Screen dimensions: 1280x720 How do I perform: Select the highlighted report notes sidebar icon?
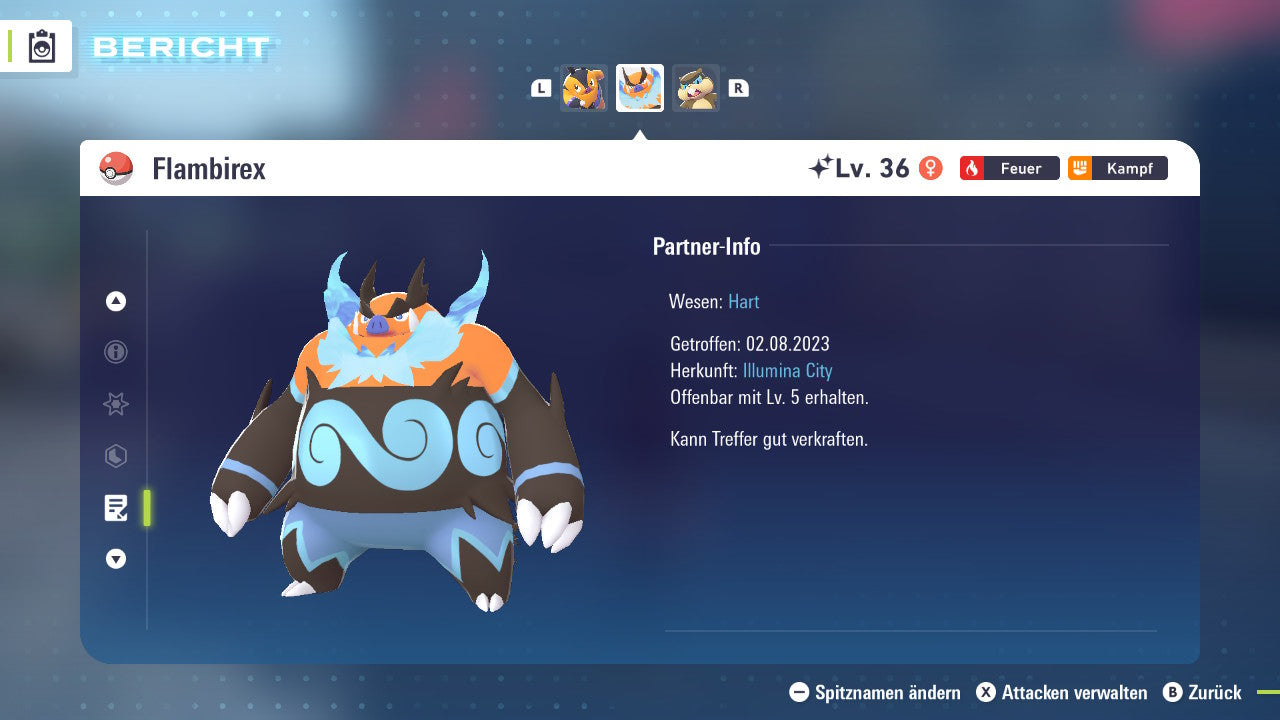[117, 508]
